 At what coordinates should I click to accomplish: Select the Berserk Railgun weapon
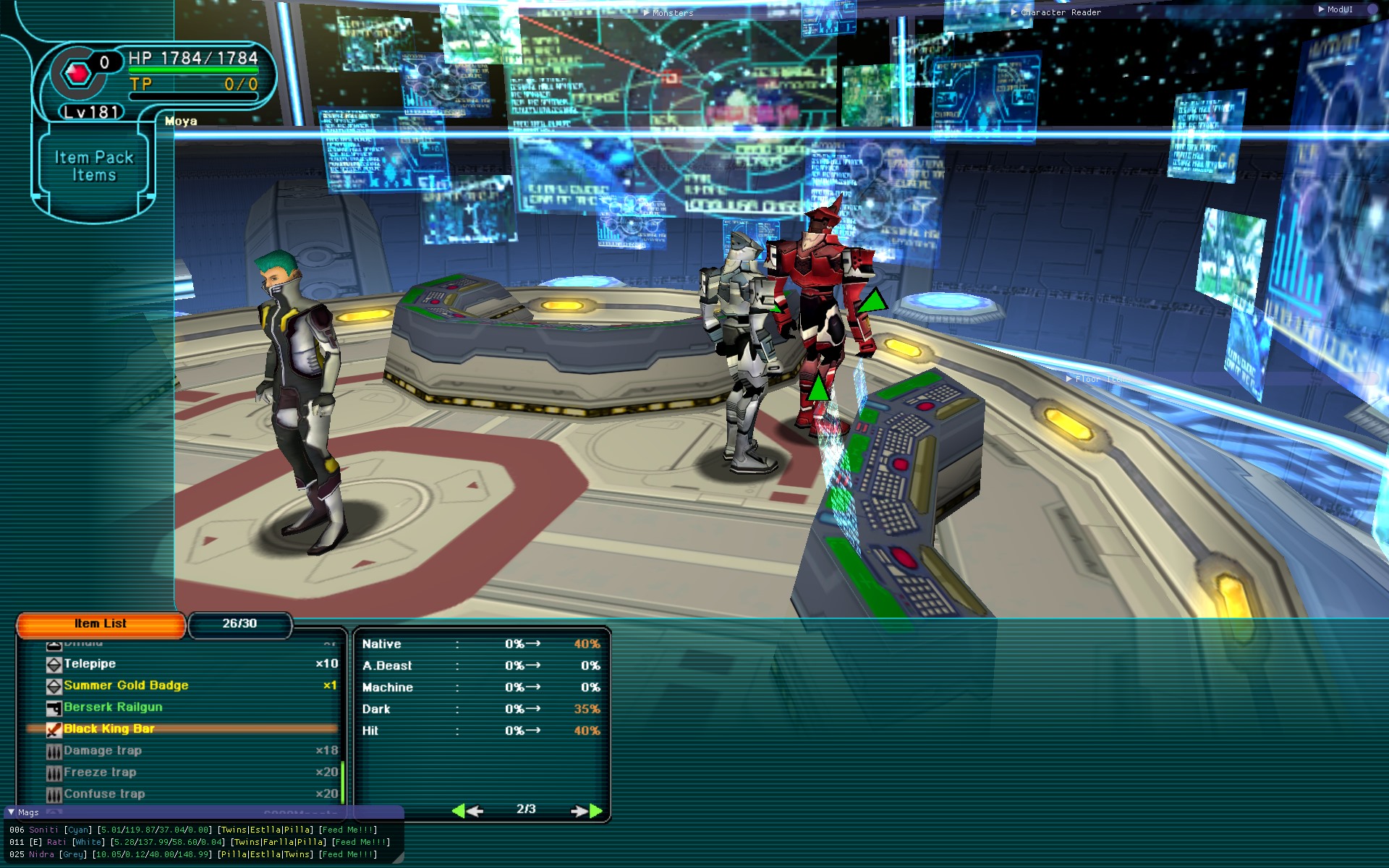pos(113,707)
